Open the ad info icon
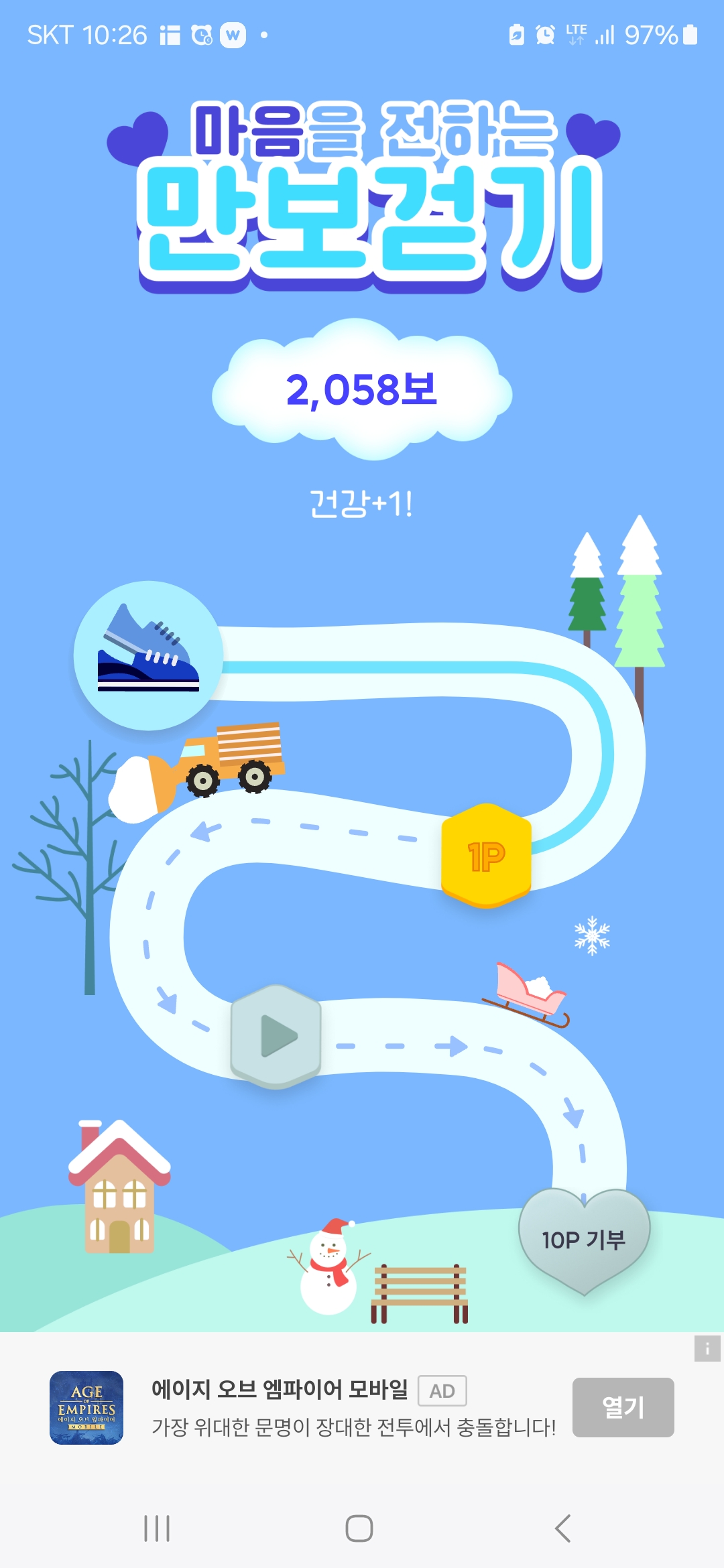Screen dimensions: 724x1568 [707, 1349]
